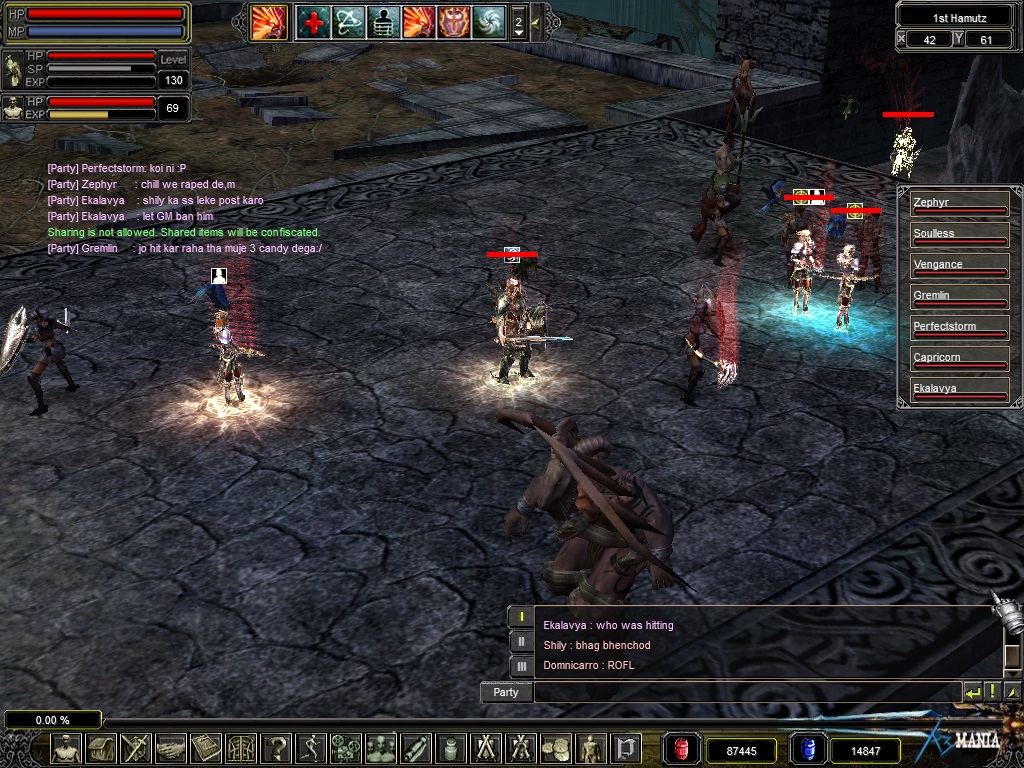The image size is (1024, 768).
Task: Click the Party chat channel button
Action: tap(506, 692)
